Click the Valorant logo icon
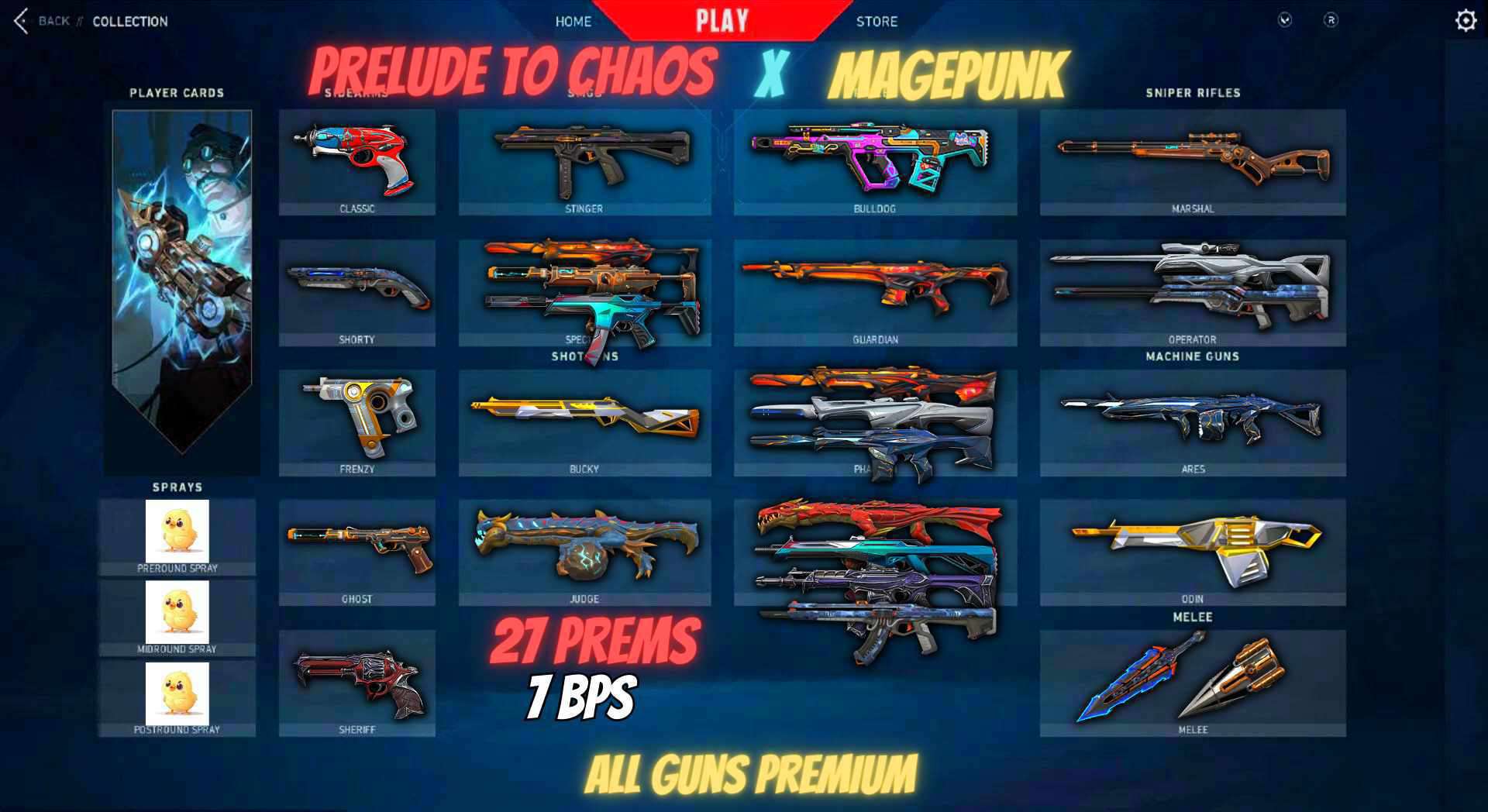This screenshot has width=1488, height=812. coord(1285,21)
